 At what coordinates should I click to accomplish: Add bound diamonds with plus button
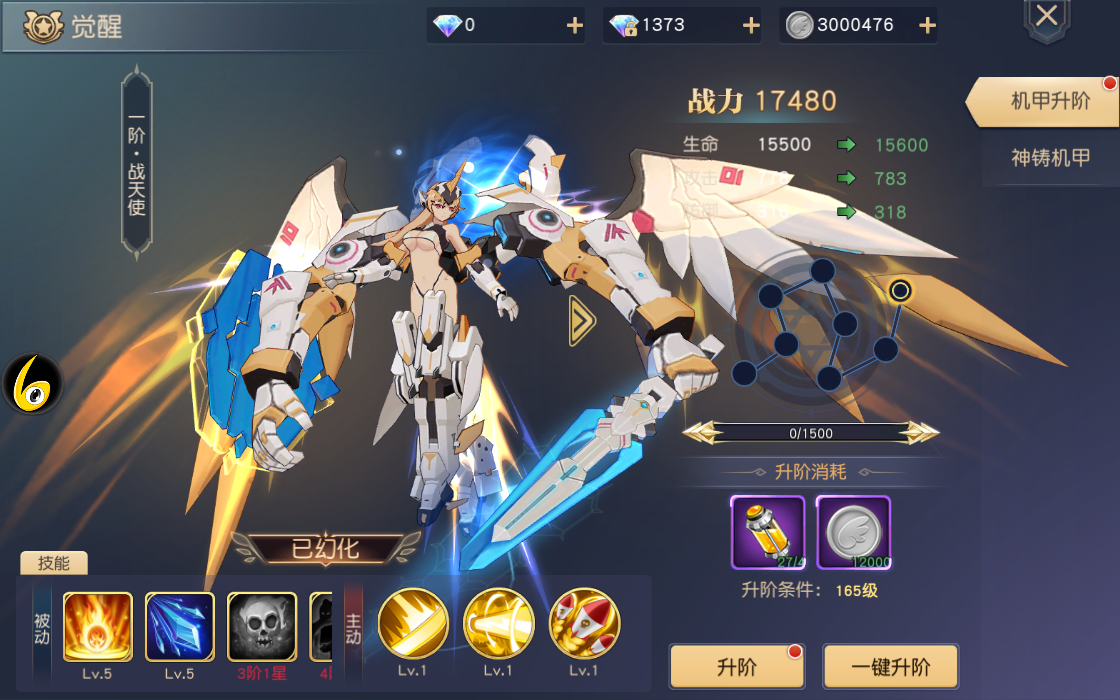click(x=751, y=26)
